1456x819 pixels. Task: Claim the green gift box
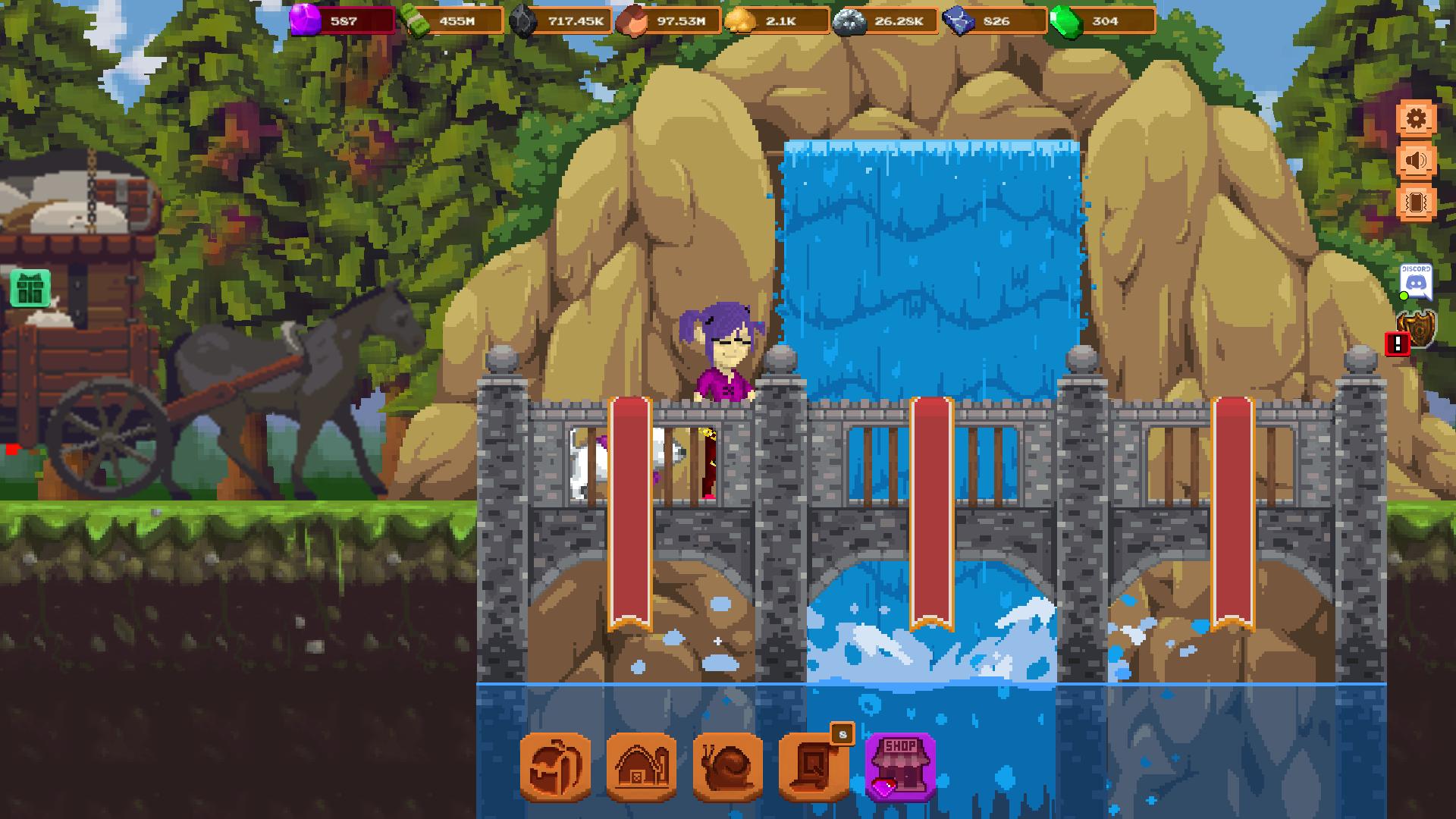click(x=31, y=288)
